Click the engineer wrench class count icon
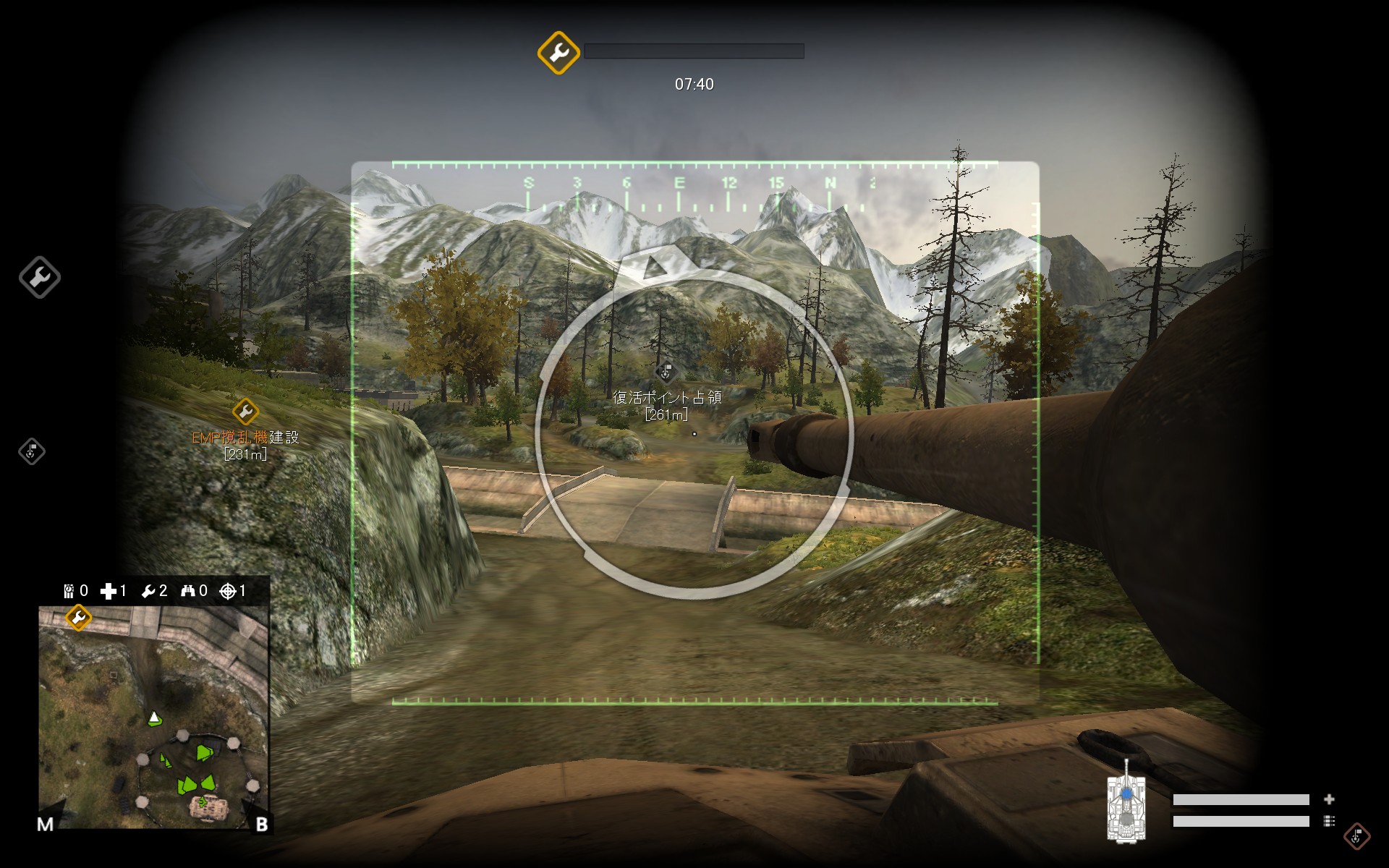 coord(148,592)
